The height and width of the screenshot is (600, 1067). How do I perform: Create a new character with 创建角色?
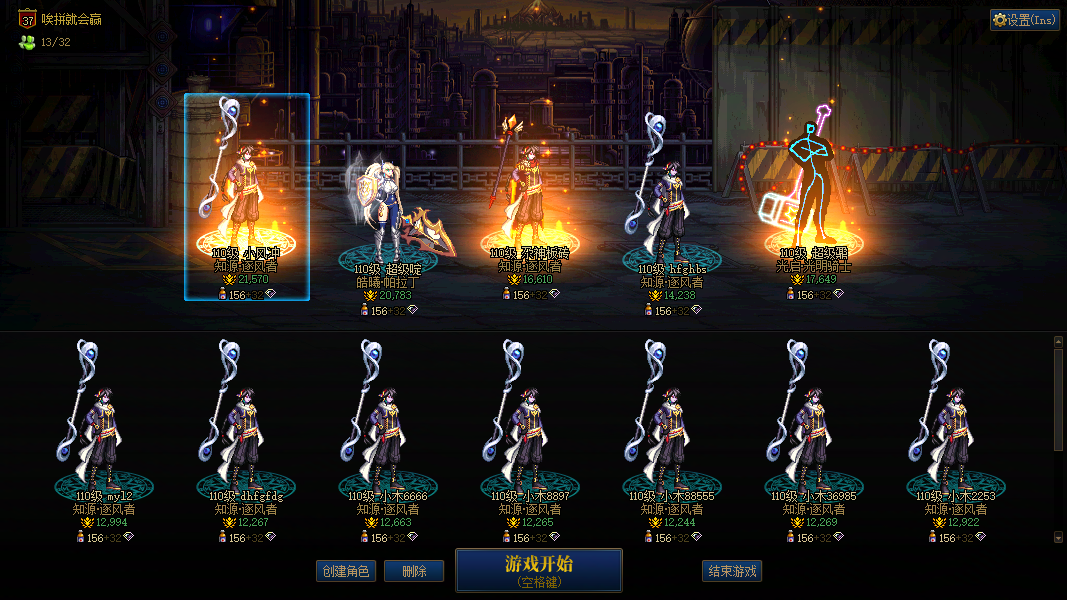345,572
